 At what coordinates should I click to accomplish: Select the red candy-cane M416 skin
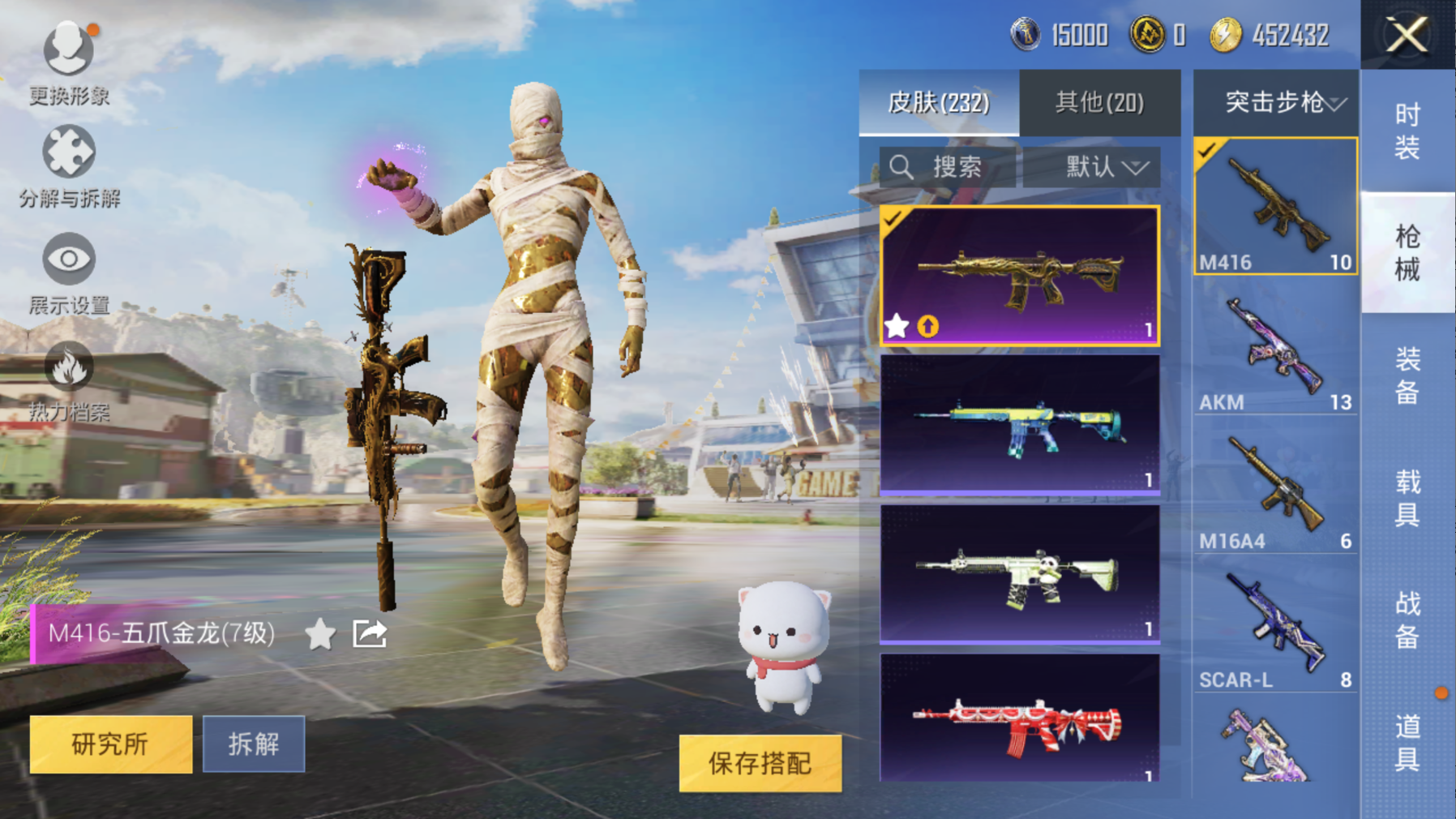coord(1020,718)
